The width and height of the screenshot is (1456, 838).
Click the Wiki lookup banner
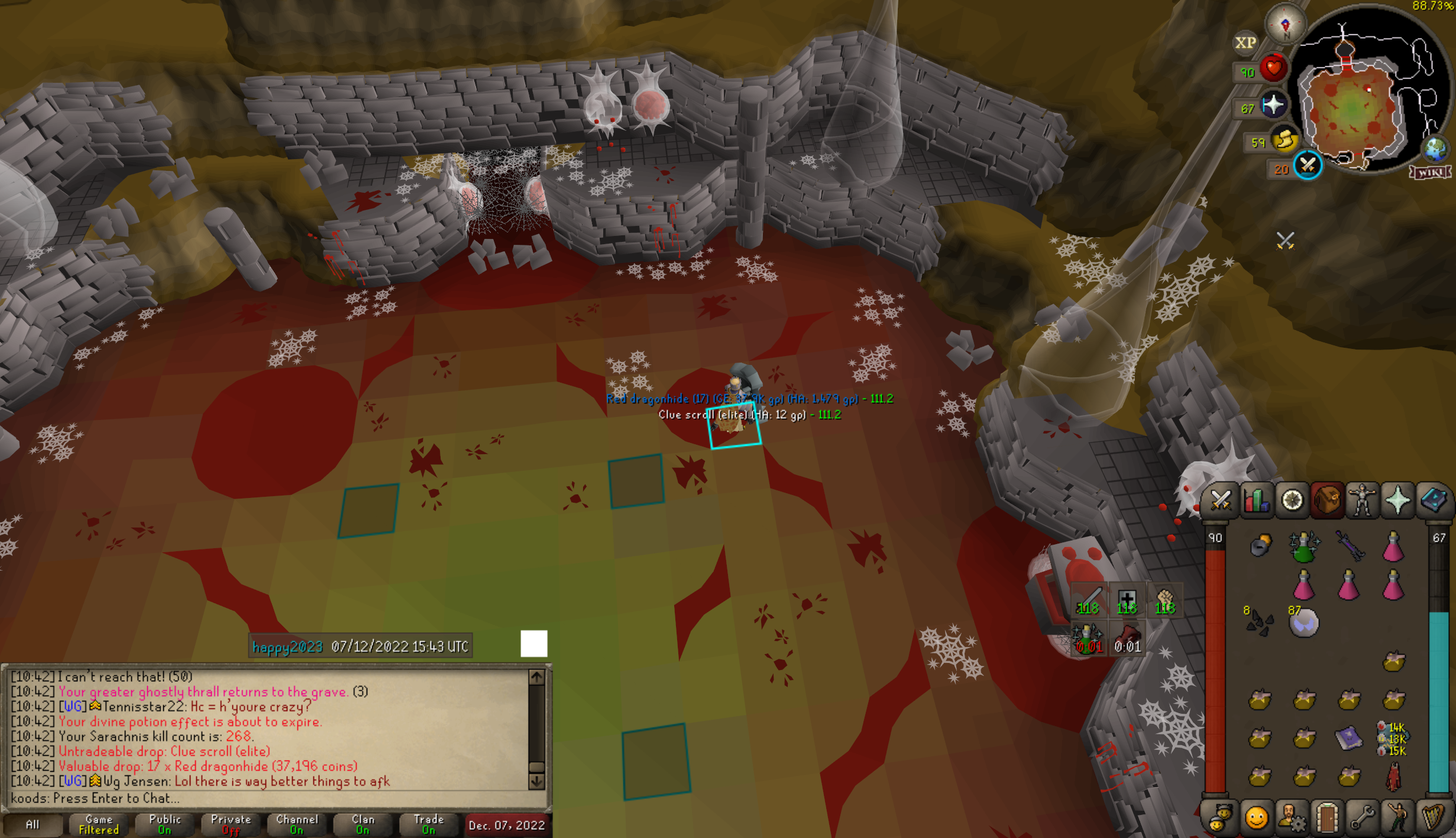click(1430, 172)
